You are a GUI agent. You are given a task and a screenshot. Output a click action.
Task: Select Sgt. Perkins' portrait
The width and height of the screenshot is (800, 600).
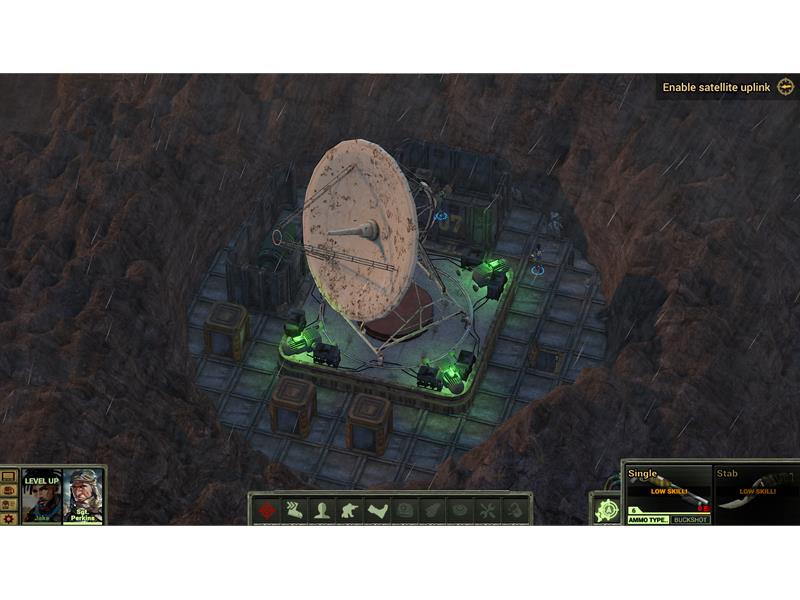point(83,495)
